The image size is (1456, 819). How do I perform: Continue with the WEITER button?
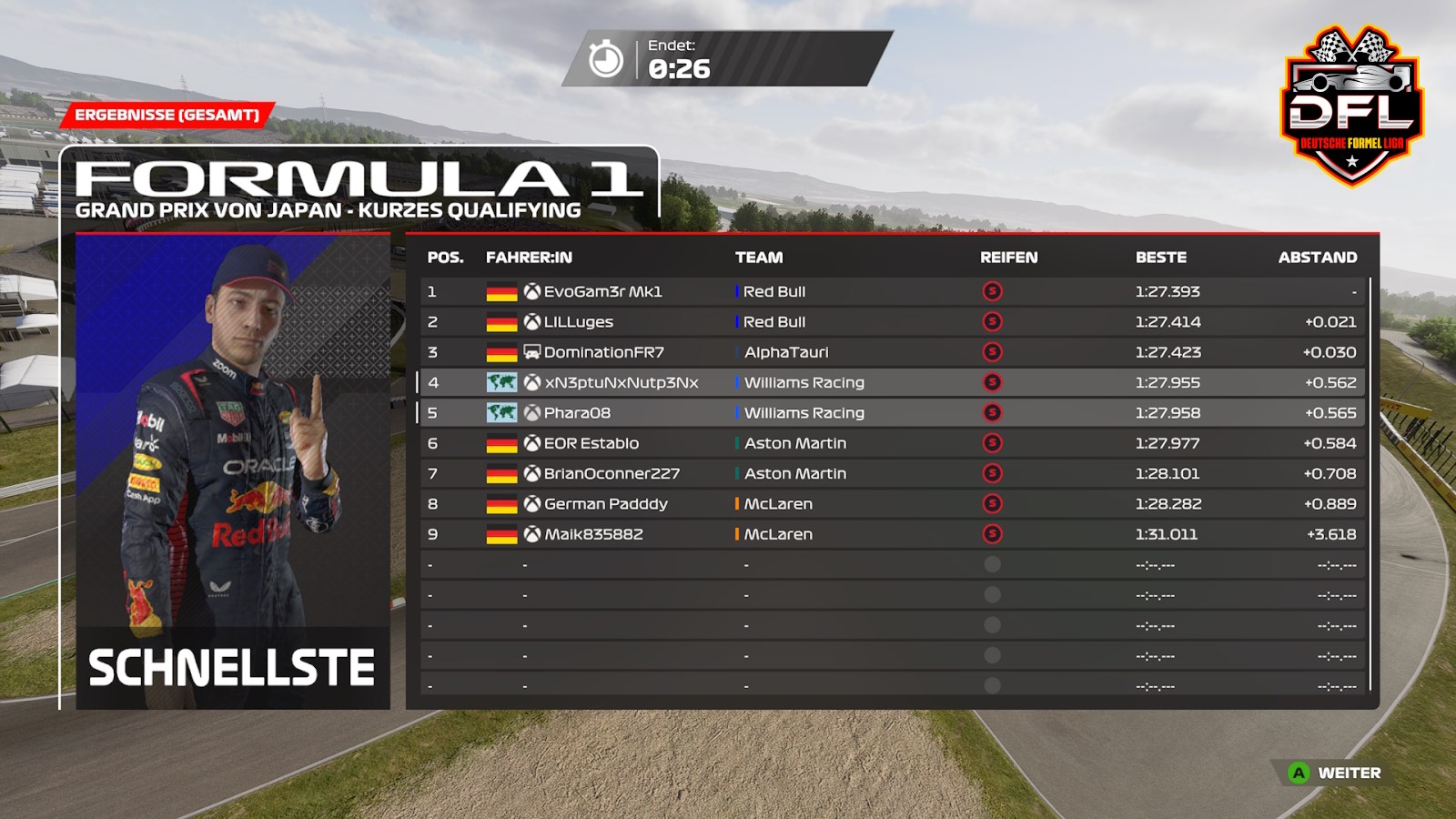click(x=1335, y=773)
